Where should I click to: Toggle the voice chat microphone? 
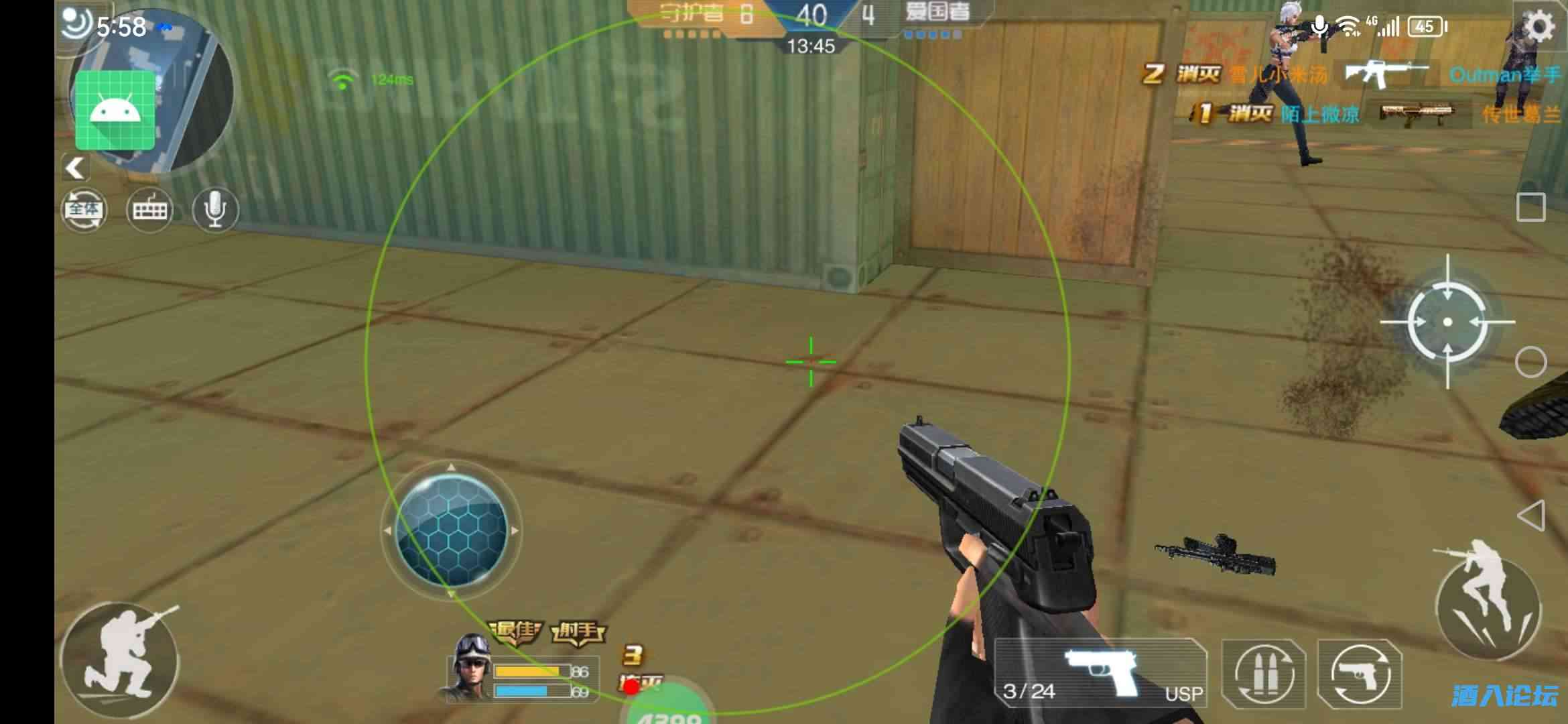point(216,210)
